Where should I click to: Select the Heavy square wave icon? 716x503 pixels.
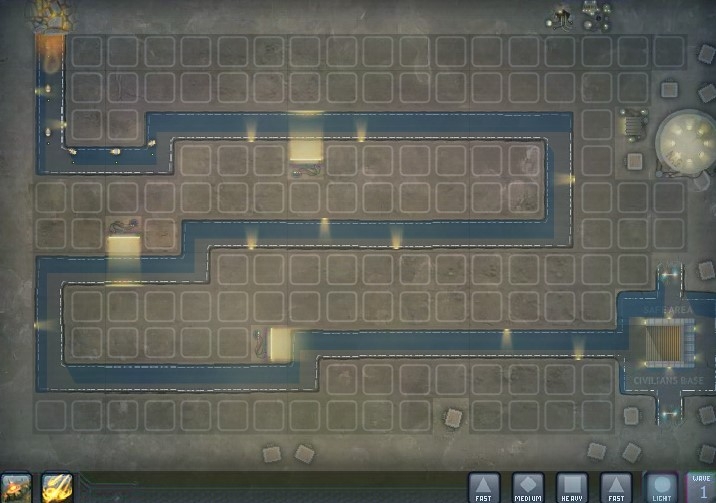point(572,487)
